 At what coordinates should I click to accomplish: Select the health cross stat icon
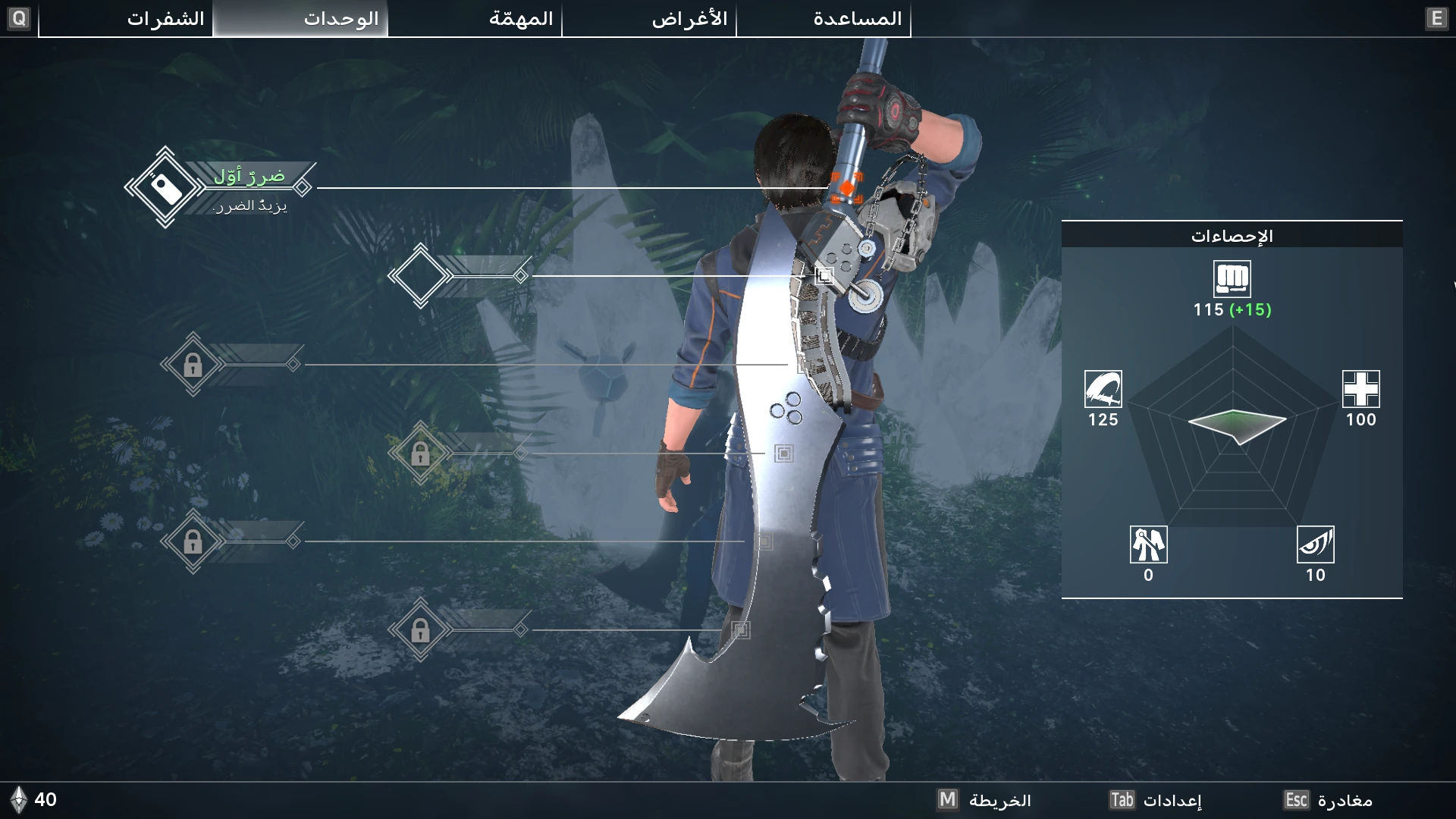tap(1360, 389)
